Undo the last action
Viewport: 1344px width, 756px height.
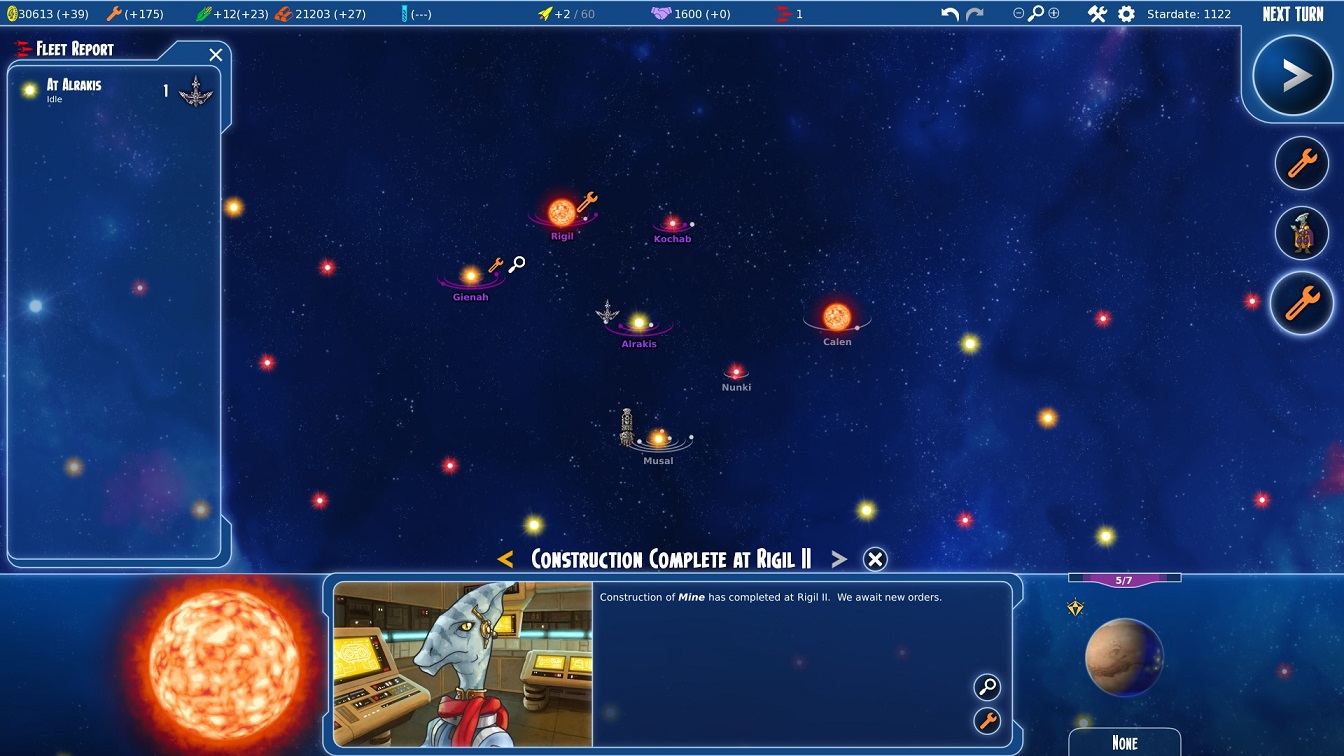point(950,14)
